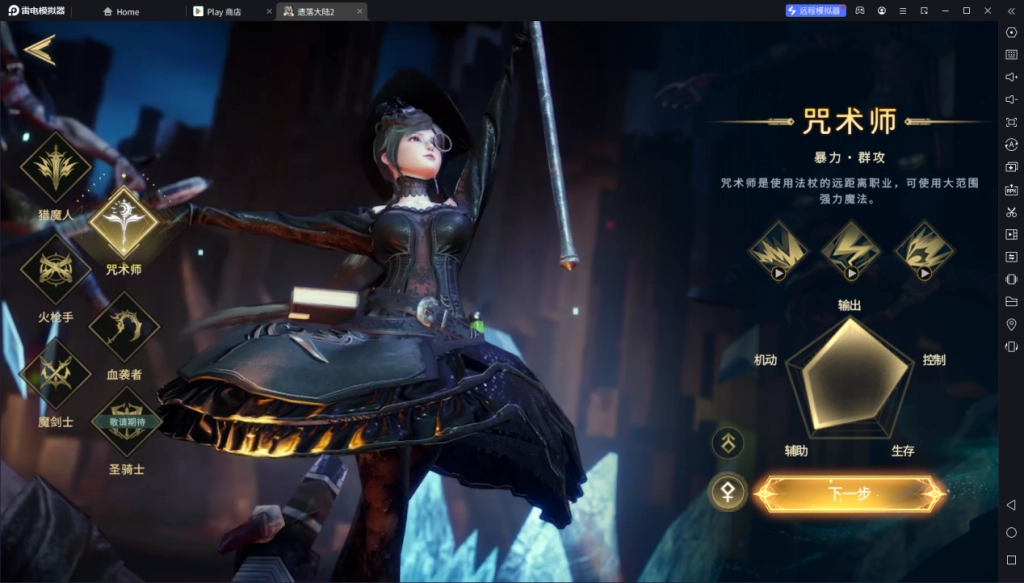The width and height of the screenshot is (1024, 583).
Task: Click the 下一步 next step button
Action: pyautogui.click(x=849, y=494)
